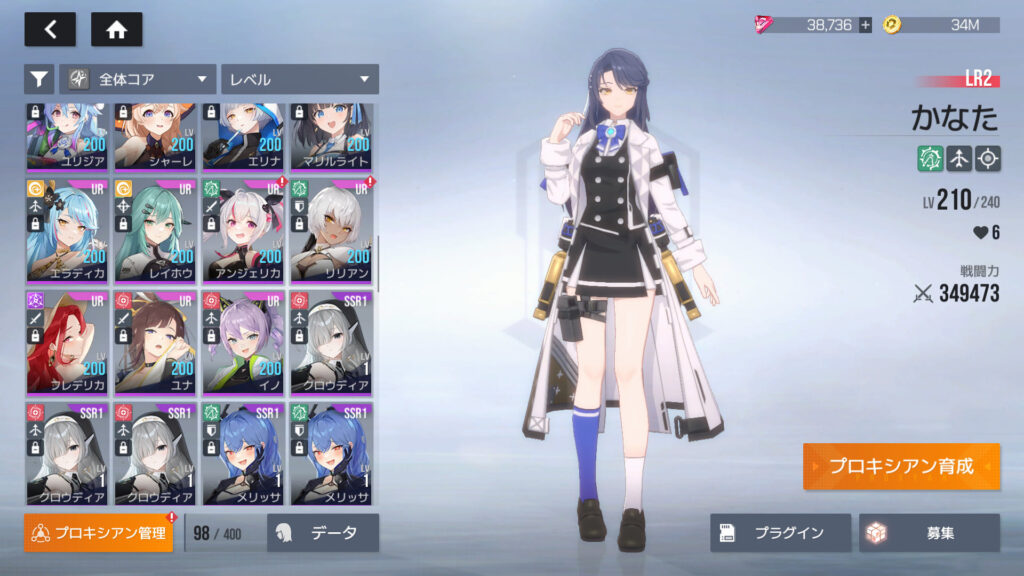Choose the ユナ character card

tap(155, 342)
